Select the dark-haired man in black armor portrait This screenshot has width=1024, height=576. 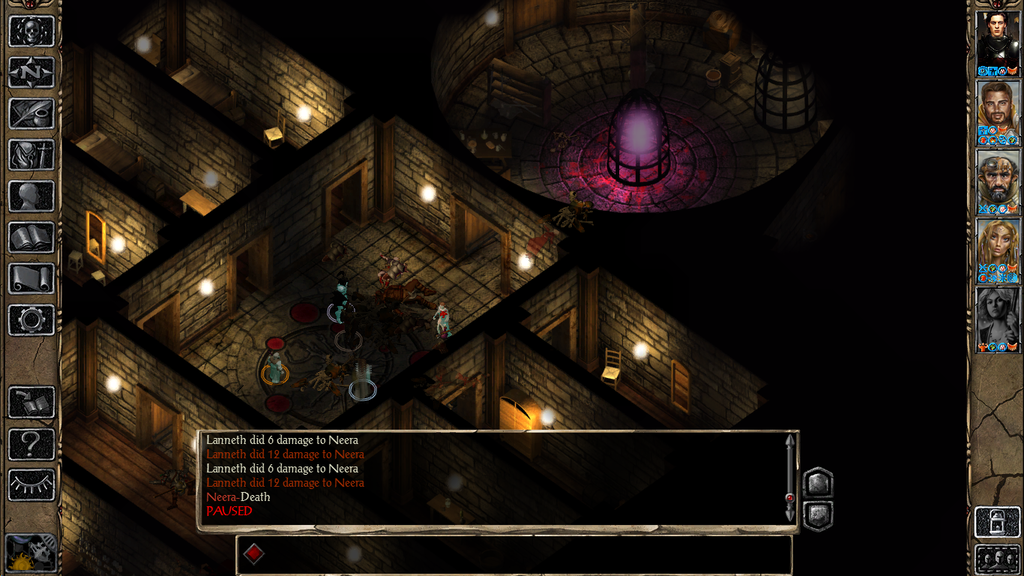click(997, 38)
